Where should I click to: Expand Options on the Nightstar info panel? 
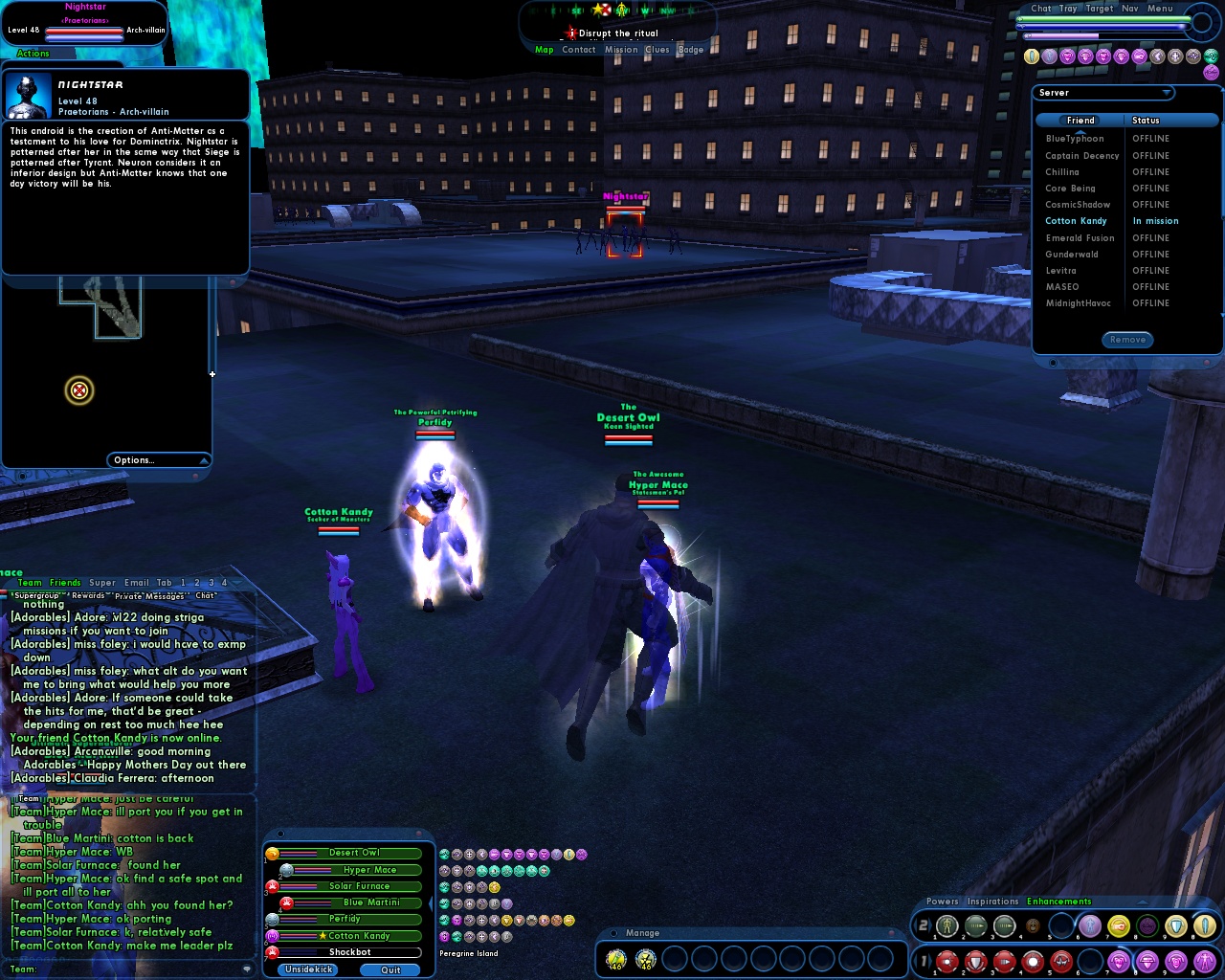point(158,459)
